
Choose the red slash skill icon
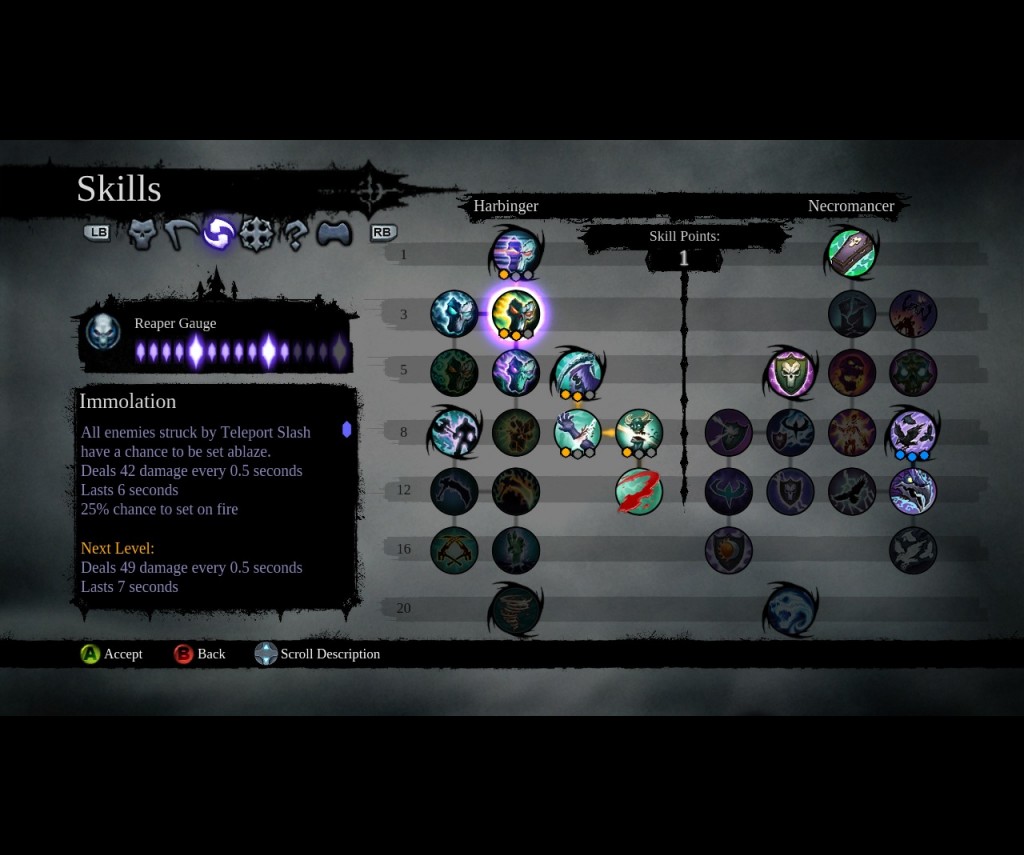coord(639,492)
